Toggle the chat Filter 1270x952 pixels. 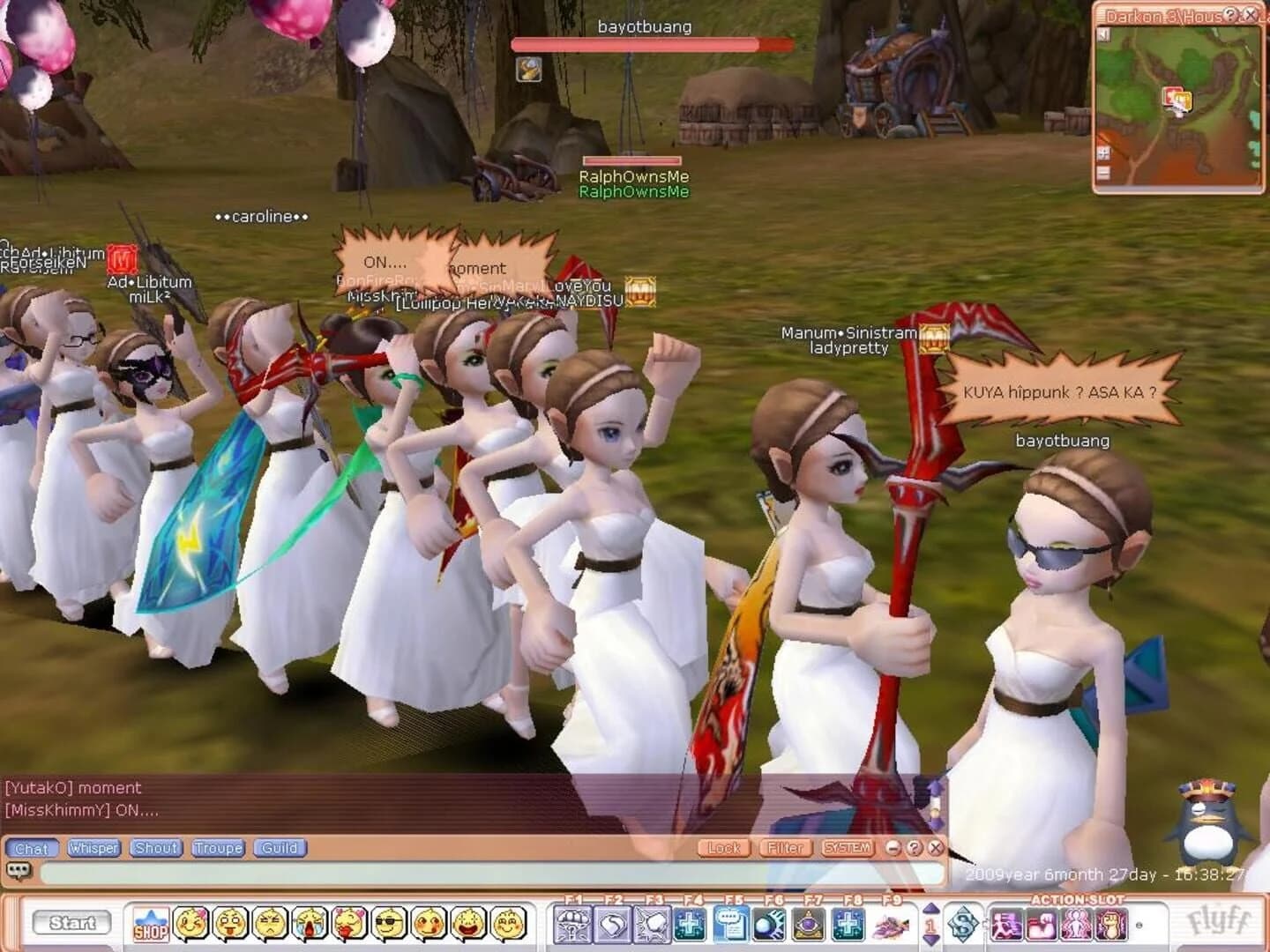(786, 848)
